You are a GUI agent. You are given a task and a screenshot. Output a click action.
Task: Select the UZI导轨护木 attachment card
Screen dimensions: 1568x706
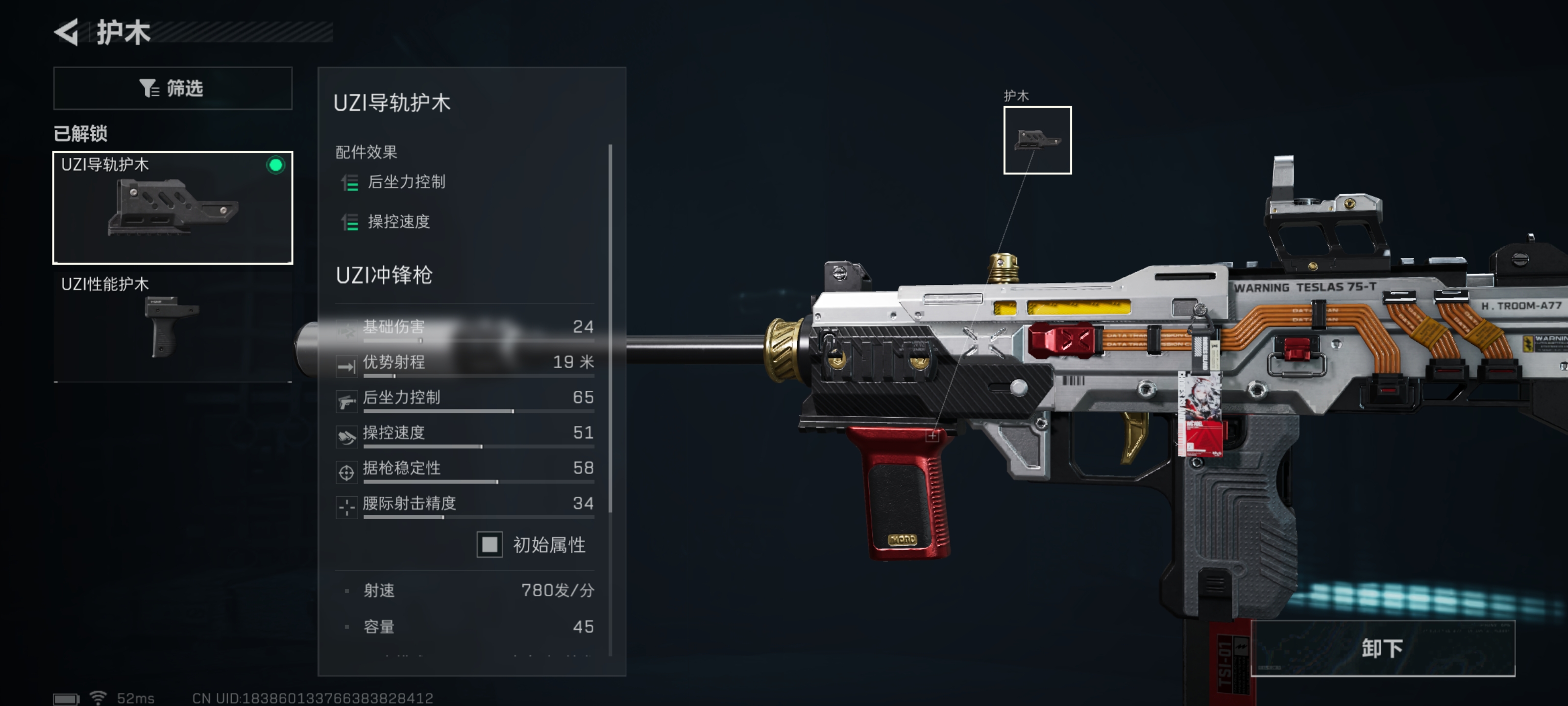coord(173,207)
